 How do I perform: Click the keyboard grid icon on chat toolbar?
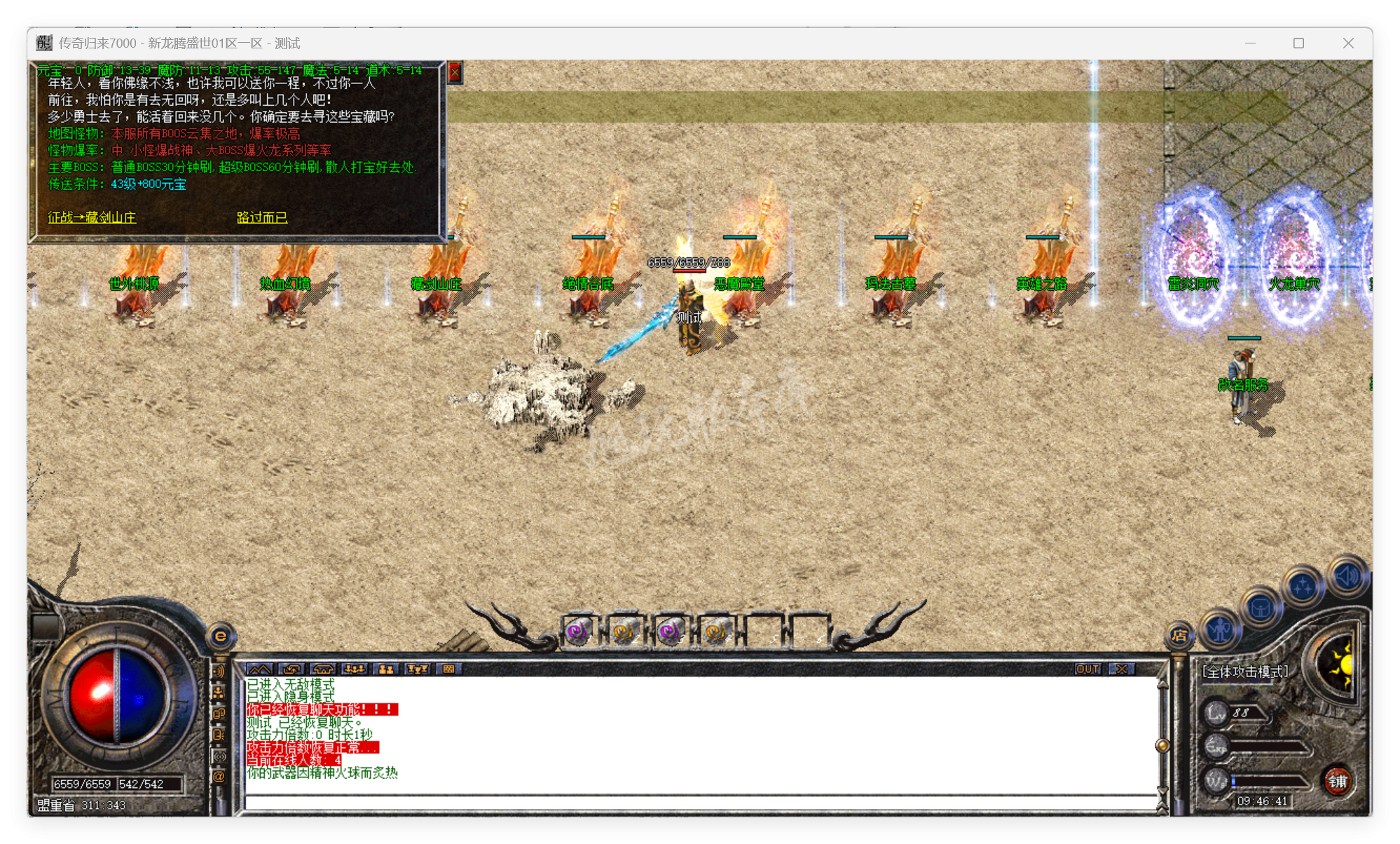click(448, 669)
